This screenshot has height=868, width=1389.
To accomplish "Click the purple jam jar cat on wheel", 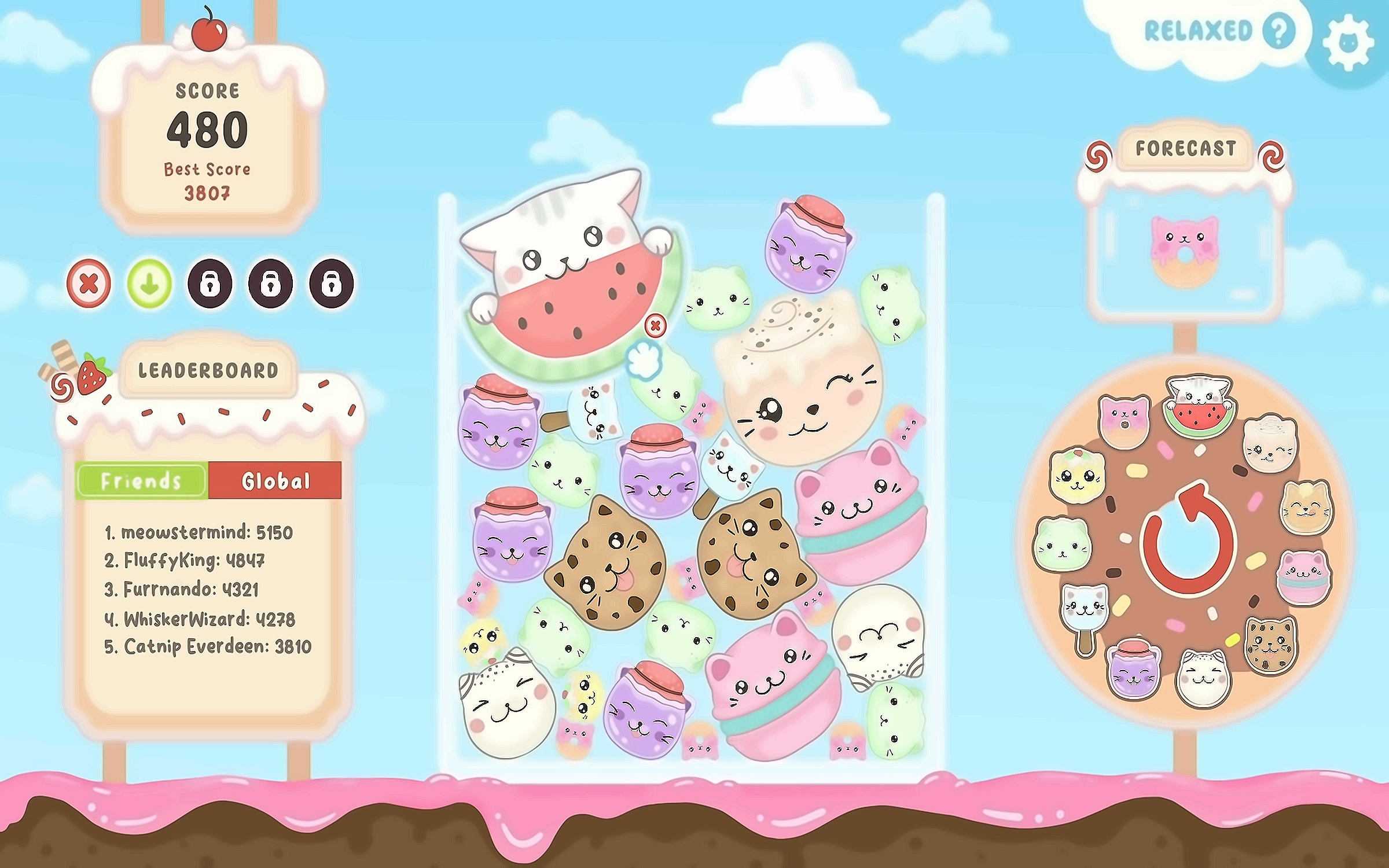I will point(1133,669).
